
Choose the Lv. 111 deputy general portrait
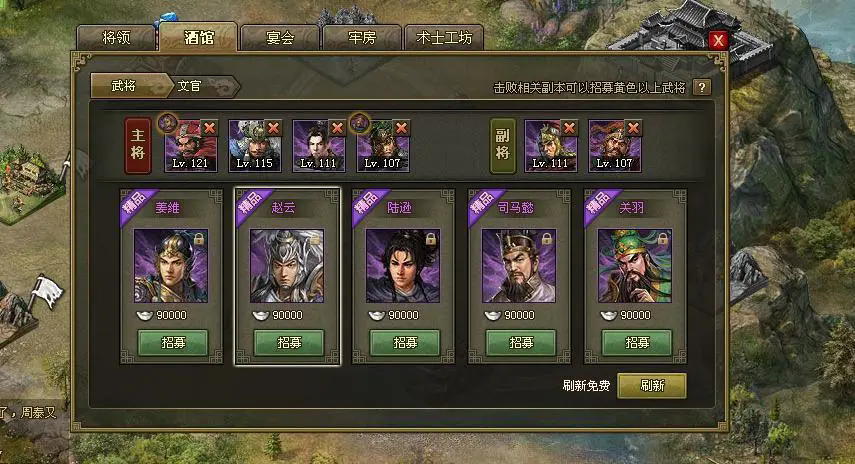point(550,146)
